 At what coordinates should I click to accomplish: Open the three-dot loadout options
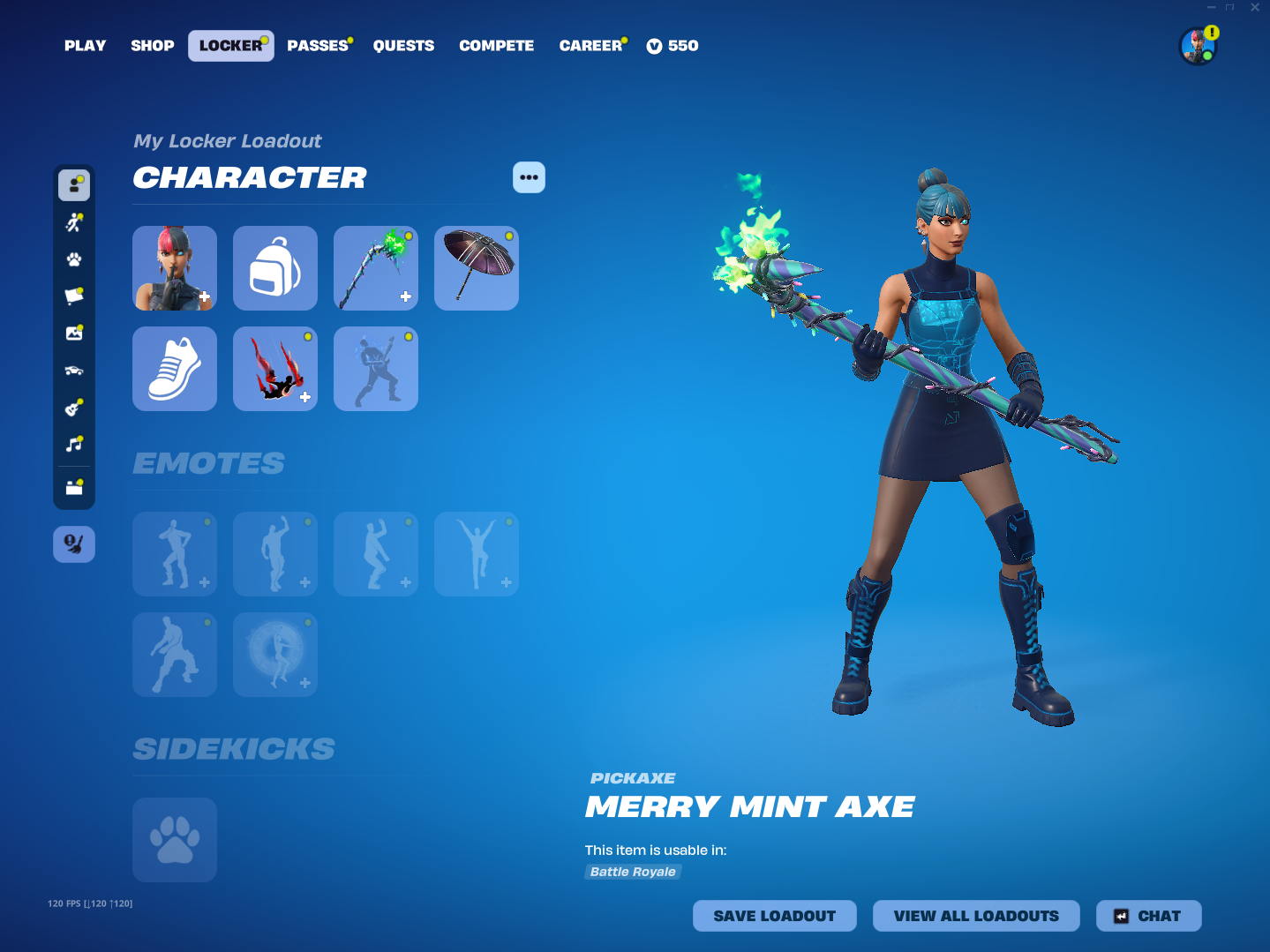[529, 177]
